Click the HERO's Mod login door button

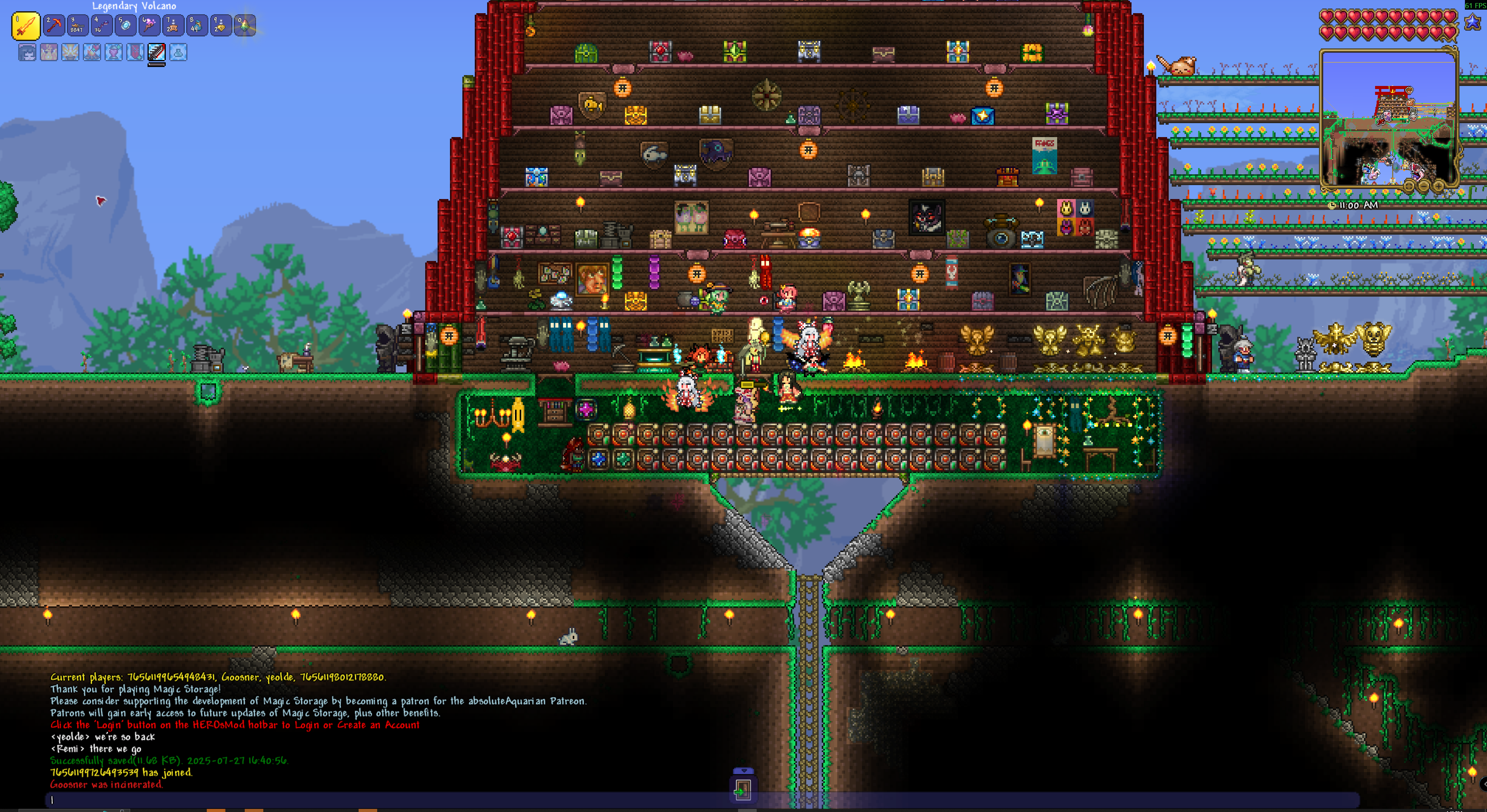pyautogui.click(x=743, y=790)
